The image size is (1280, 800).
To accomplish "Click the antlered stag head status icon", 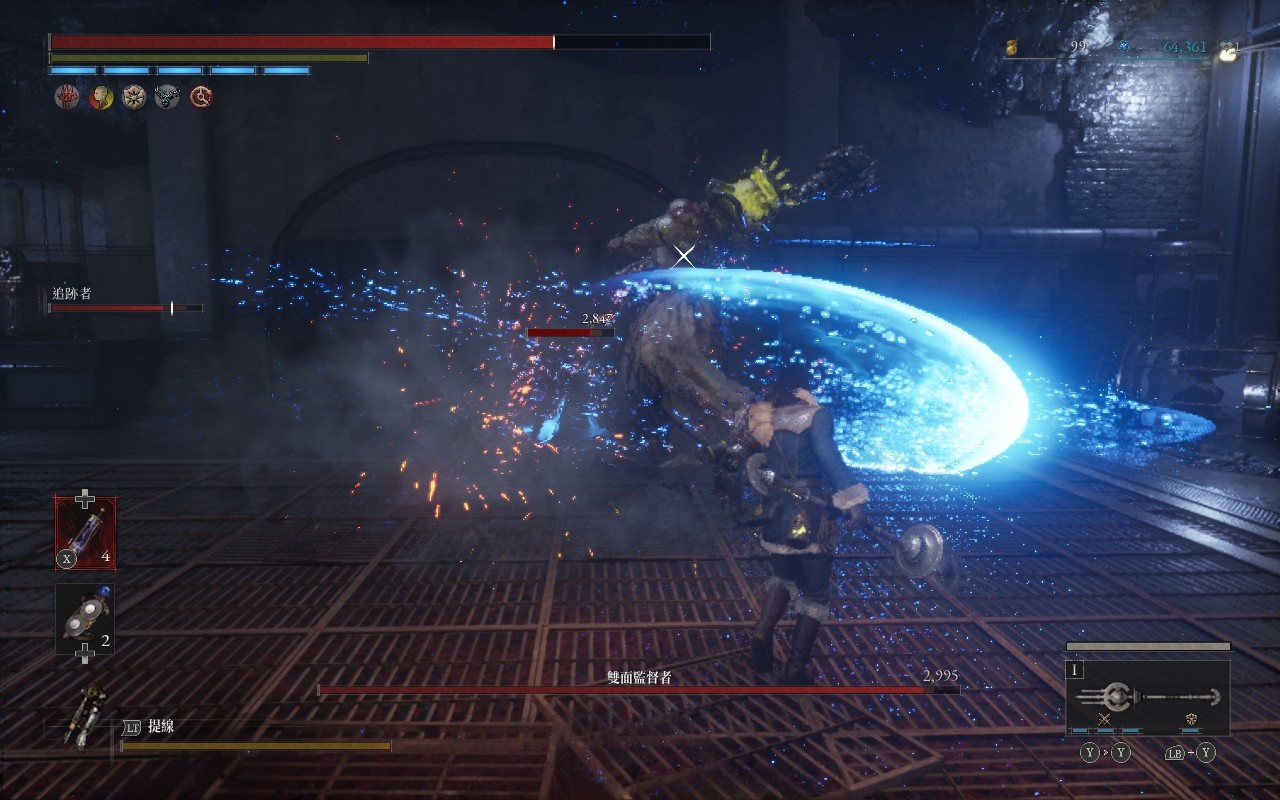I will point(167,97).
